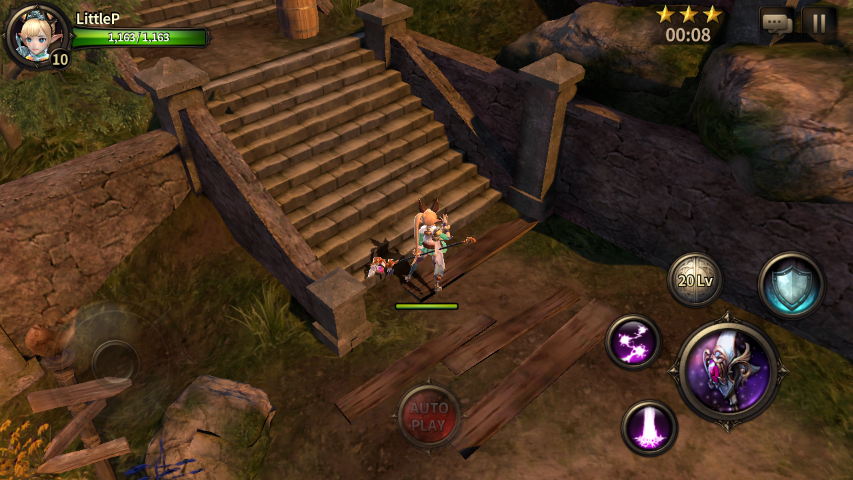This screenshot has height=480, width=853.
Task: Cast the purple light pillar skill
Action: click(649, 427)
